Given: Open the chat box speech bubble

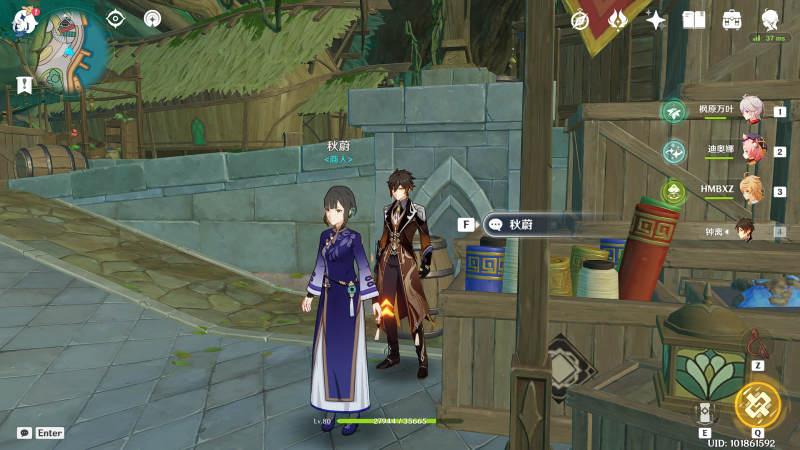Looking at the screenshot, I should pyautogui.click(x=24, y=433).
